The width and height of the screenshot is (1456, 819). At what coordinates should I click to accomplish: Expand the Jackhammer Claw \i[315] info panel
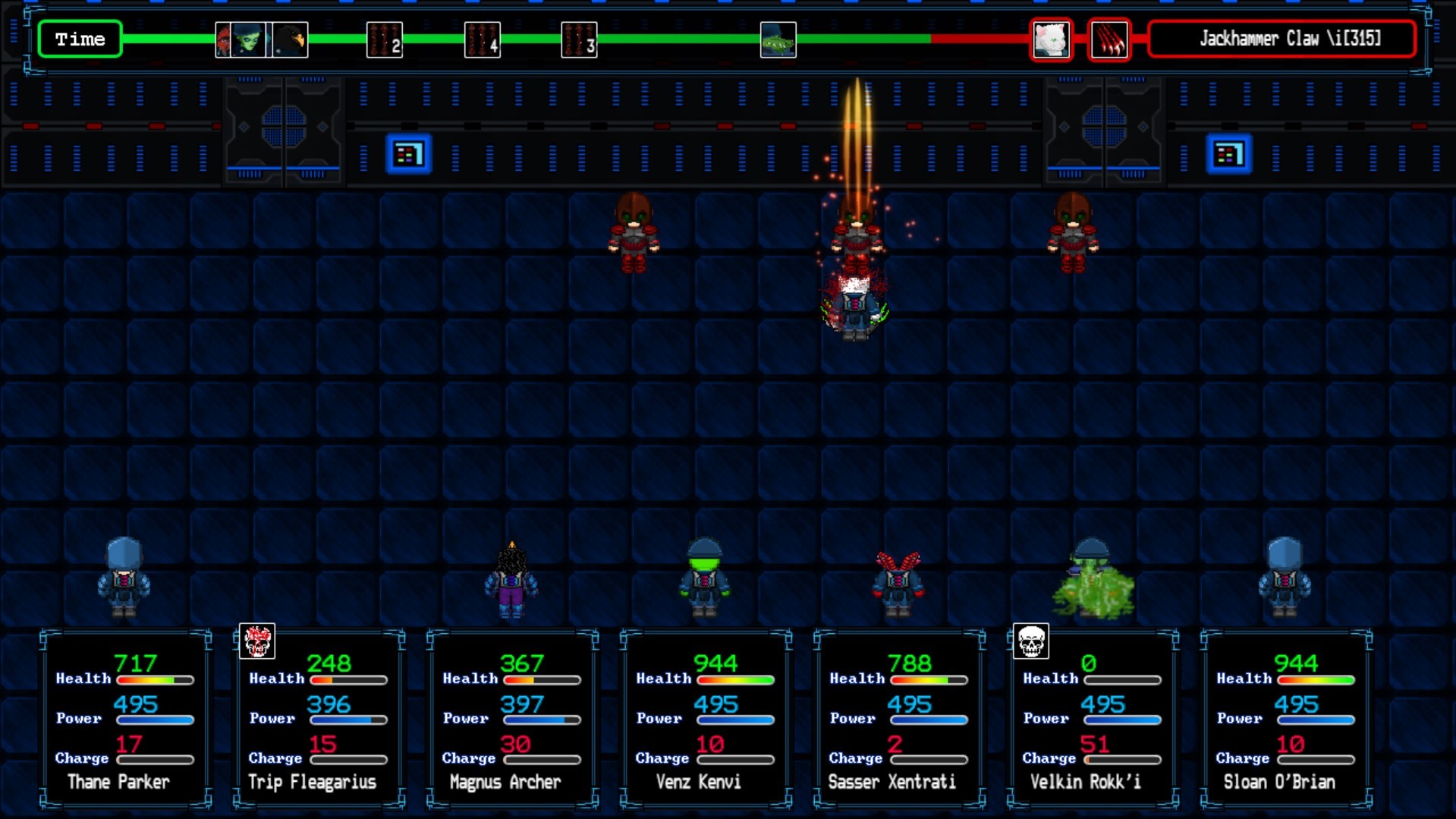tap(1281, 38)
